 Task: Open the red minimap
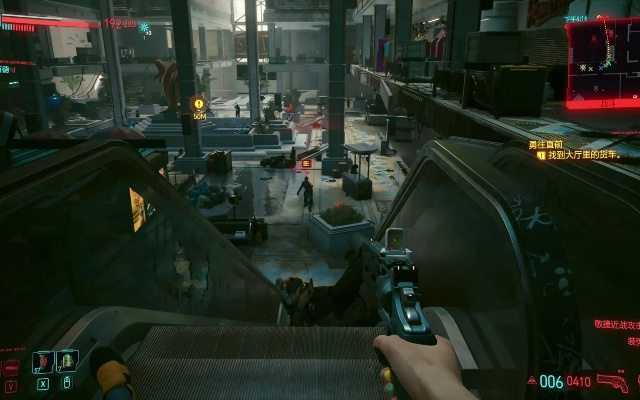coord(602,60)
